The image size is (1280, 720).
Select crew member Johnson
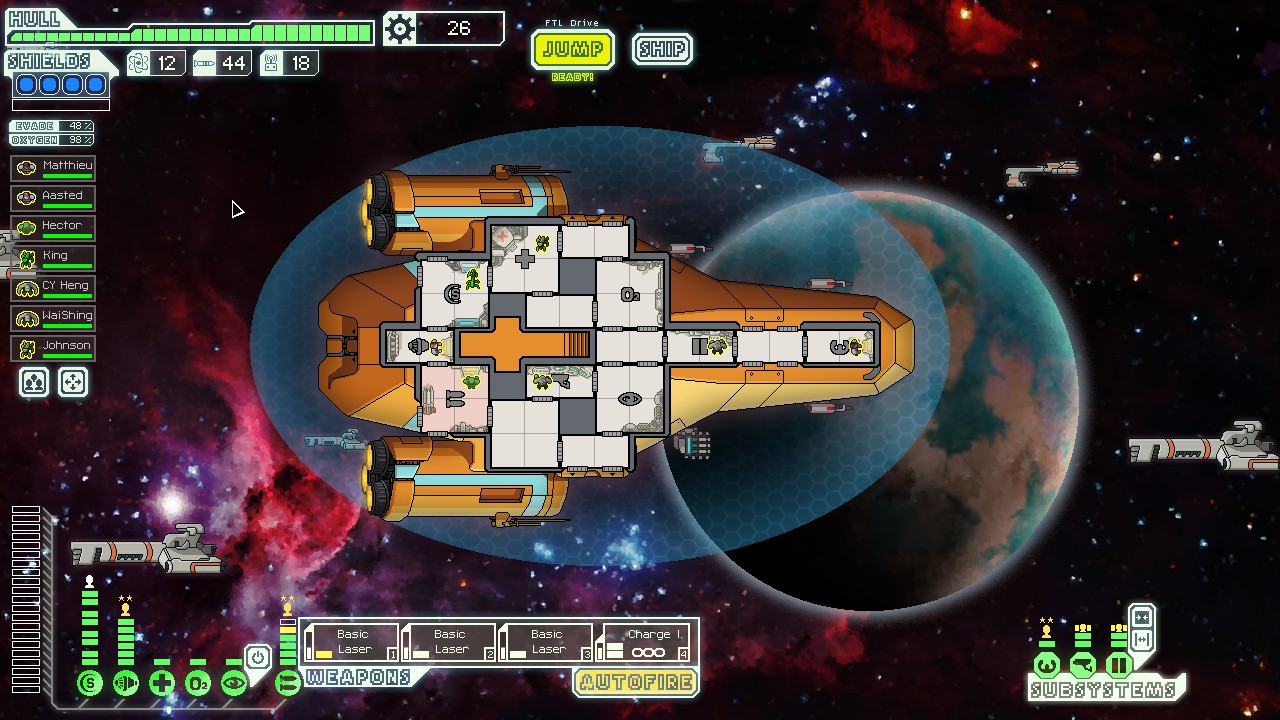tap(53, 347)
